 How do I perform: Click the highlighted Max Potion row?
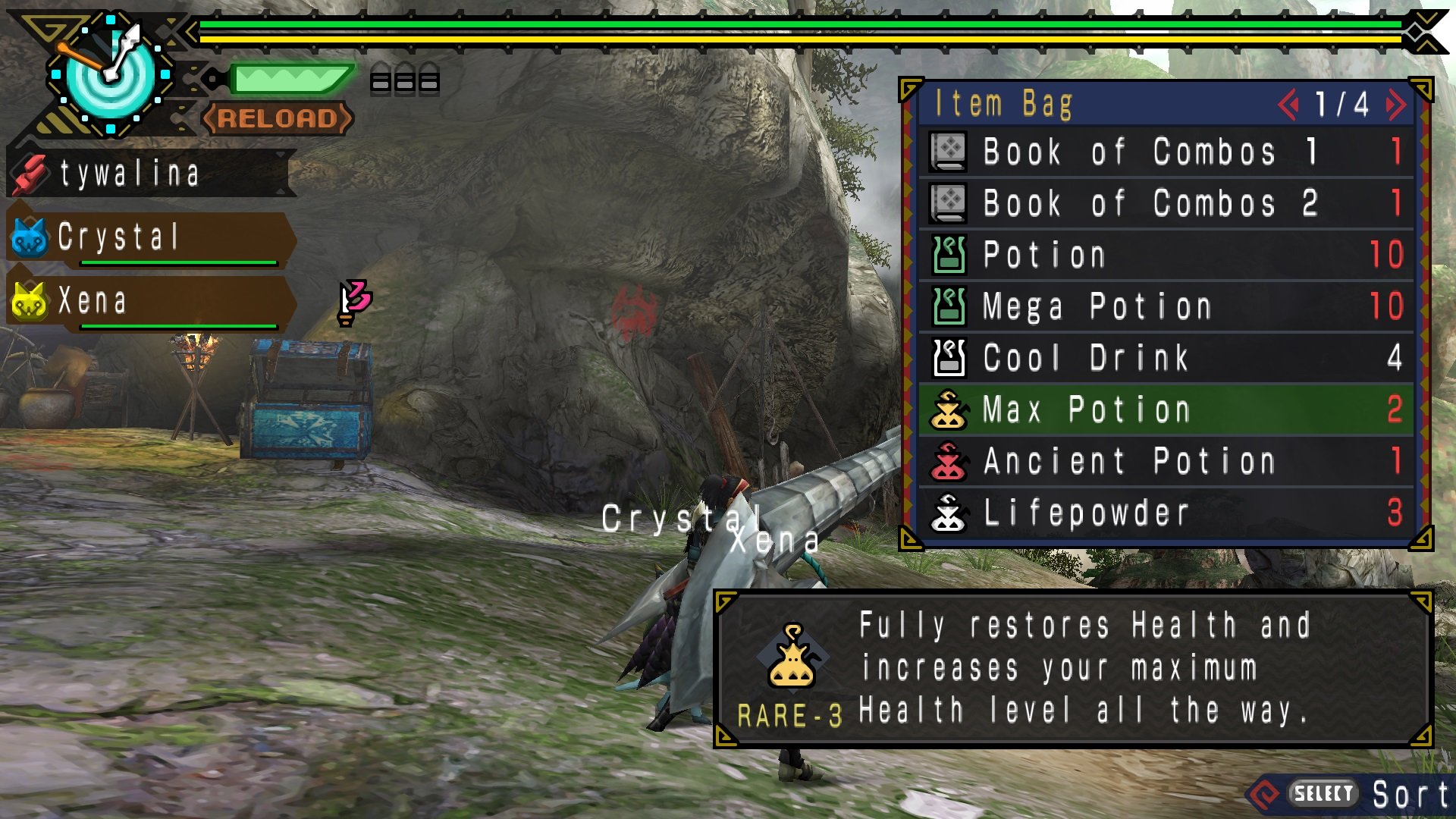1166,409
